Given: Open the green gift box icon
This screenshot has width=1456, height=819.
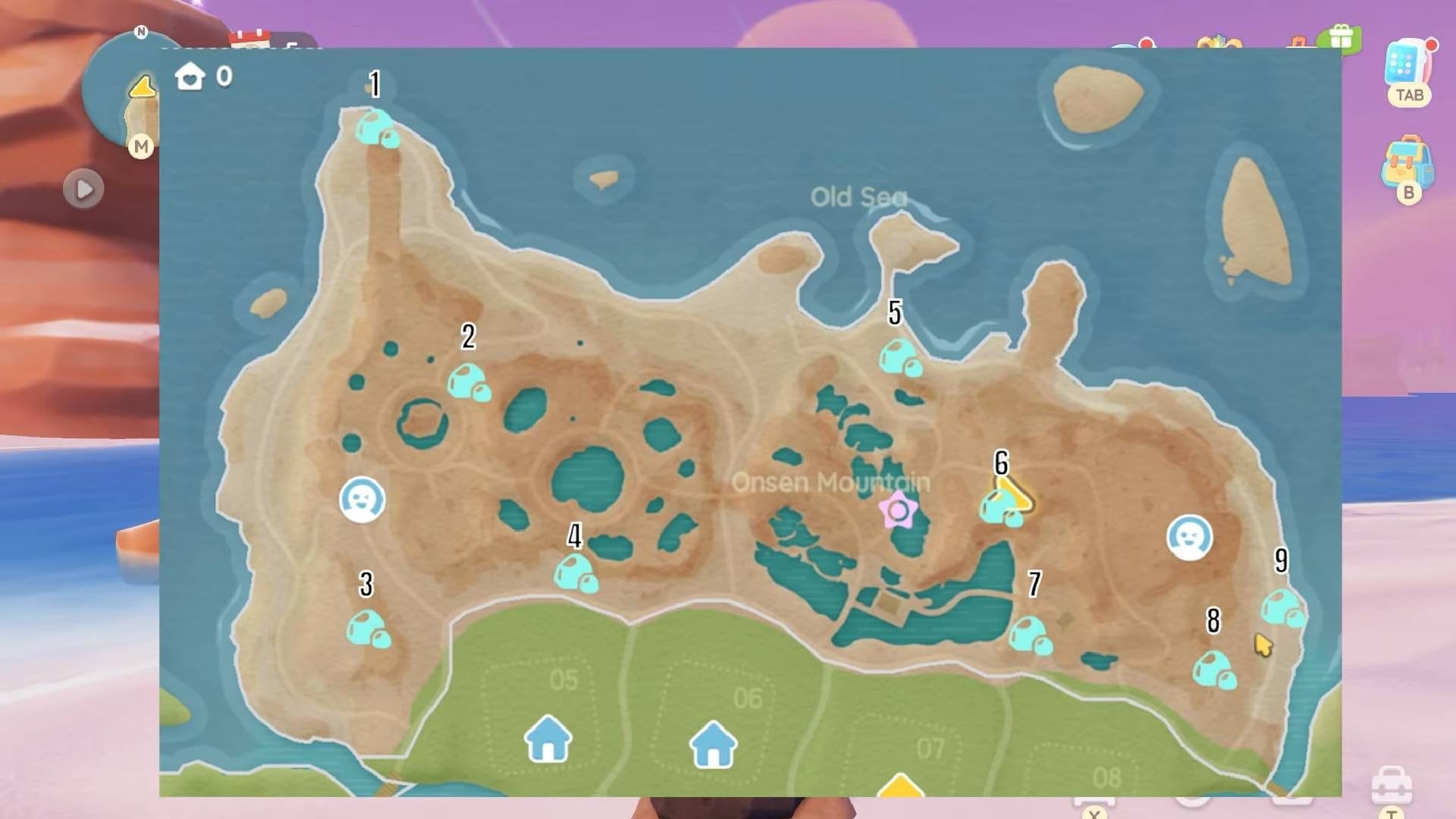Looking at the screenshot, I should click(1341, 38).
